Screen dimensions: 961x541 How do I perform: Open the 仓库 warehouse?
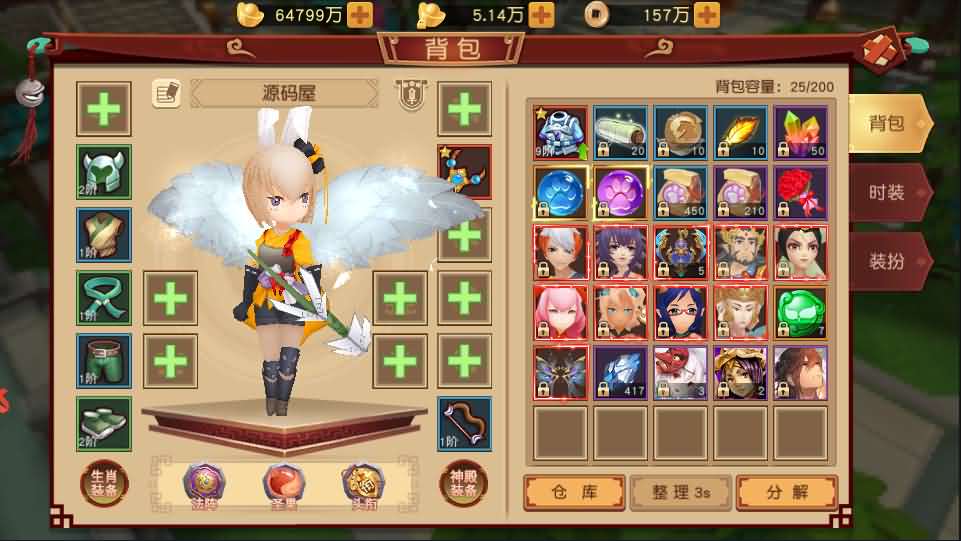pyautogui.click(x=574, y=492)
